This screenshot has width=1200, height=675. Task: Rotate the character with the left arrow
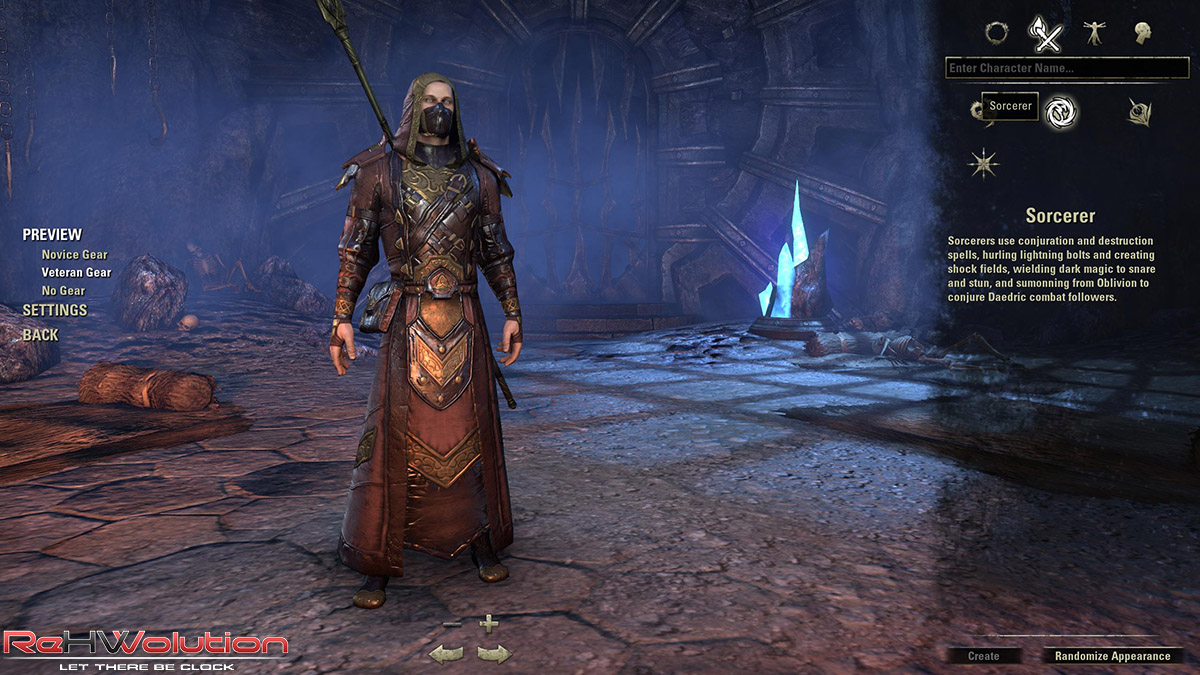tap(446, 654)
